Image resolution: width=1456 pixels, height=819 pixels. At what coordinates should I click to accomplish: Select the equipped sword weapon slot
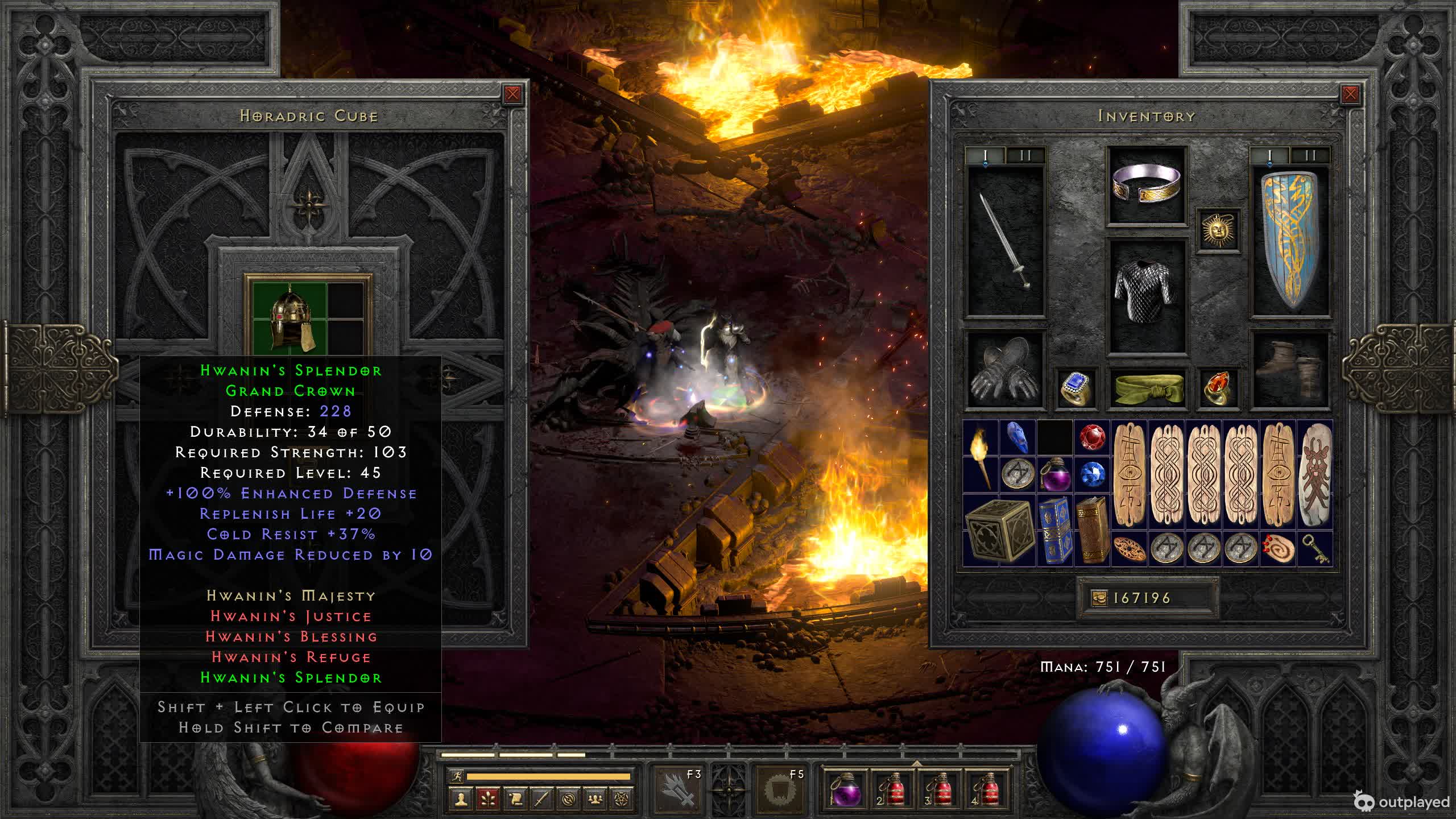[x=1006, y=240]
